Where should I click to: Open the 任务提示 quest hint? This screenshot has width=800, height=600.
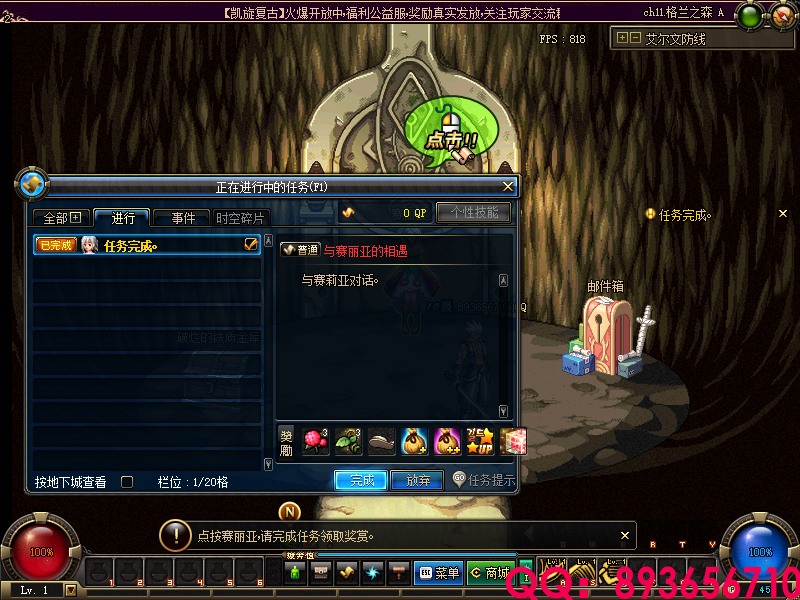pos(484,480)
